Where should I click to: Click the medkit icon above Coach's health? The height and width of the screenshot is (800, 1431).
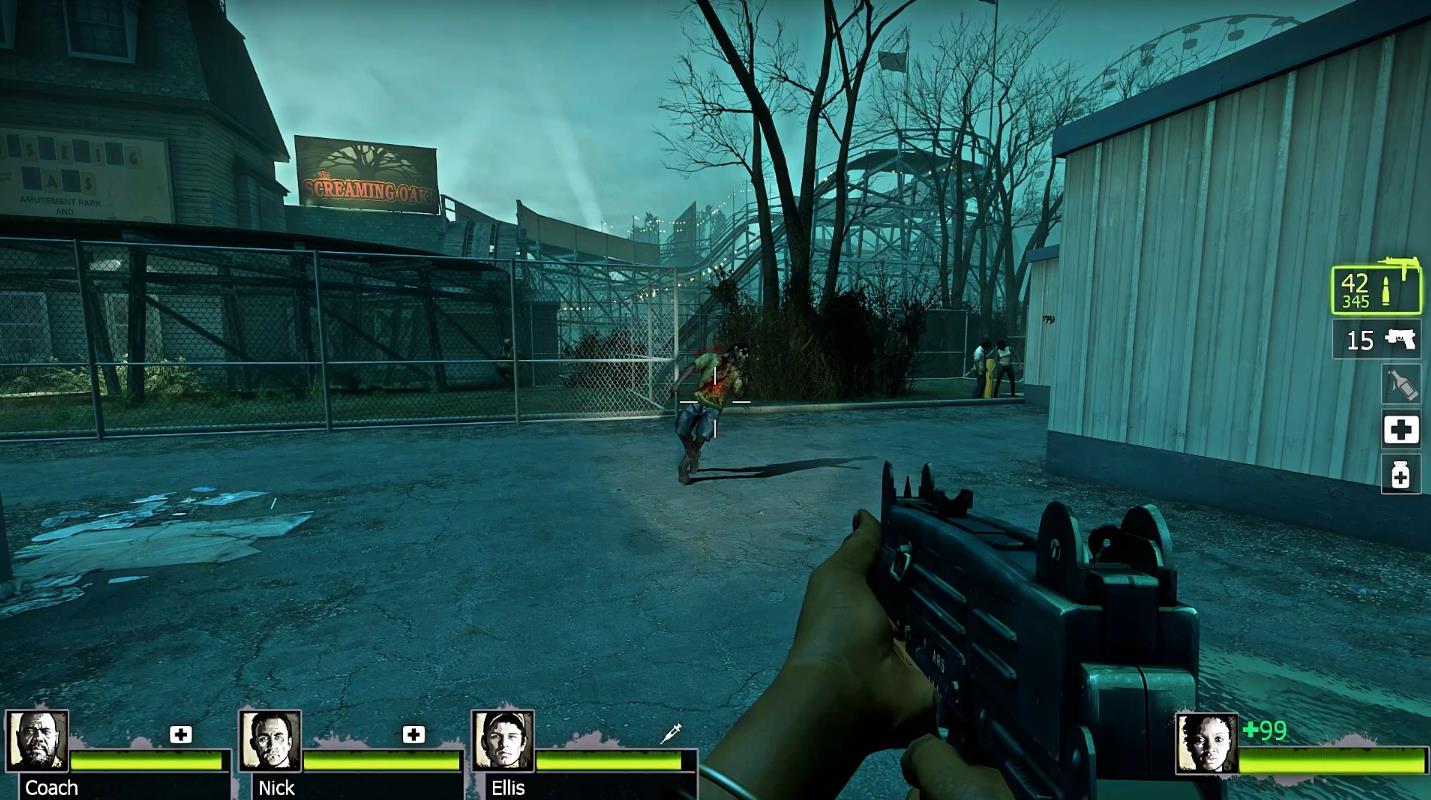coord(180,735)
